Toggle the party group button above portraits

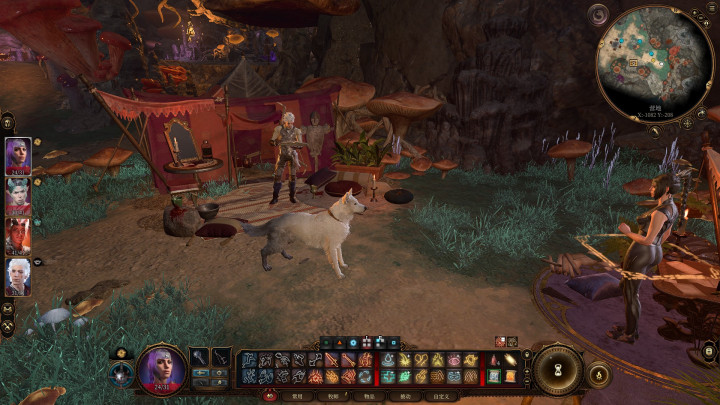click(7, 120)
